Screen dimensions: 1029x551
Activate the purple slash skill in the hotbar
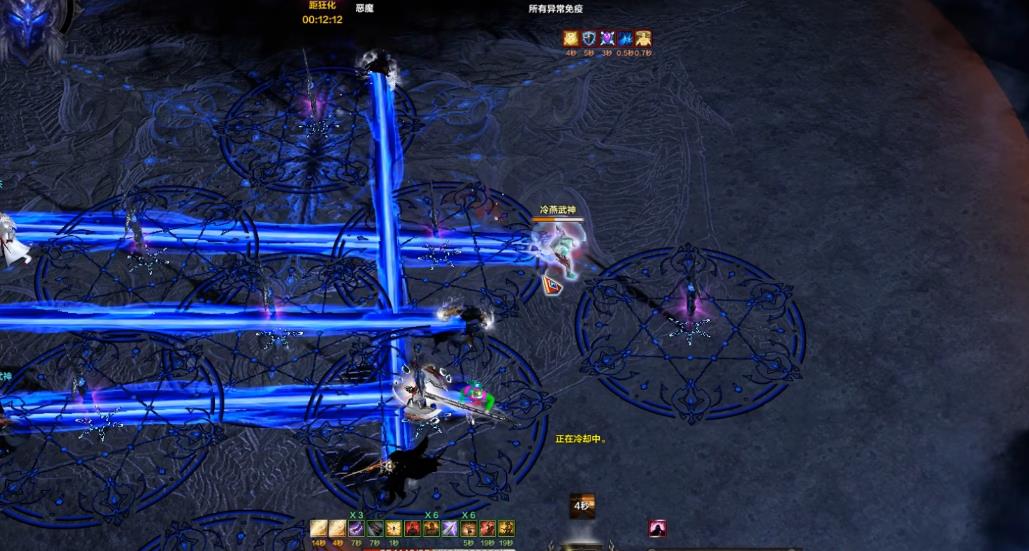click(354, 528)
